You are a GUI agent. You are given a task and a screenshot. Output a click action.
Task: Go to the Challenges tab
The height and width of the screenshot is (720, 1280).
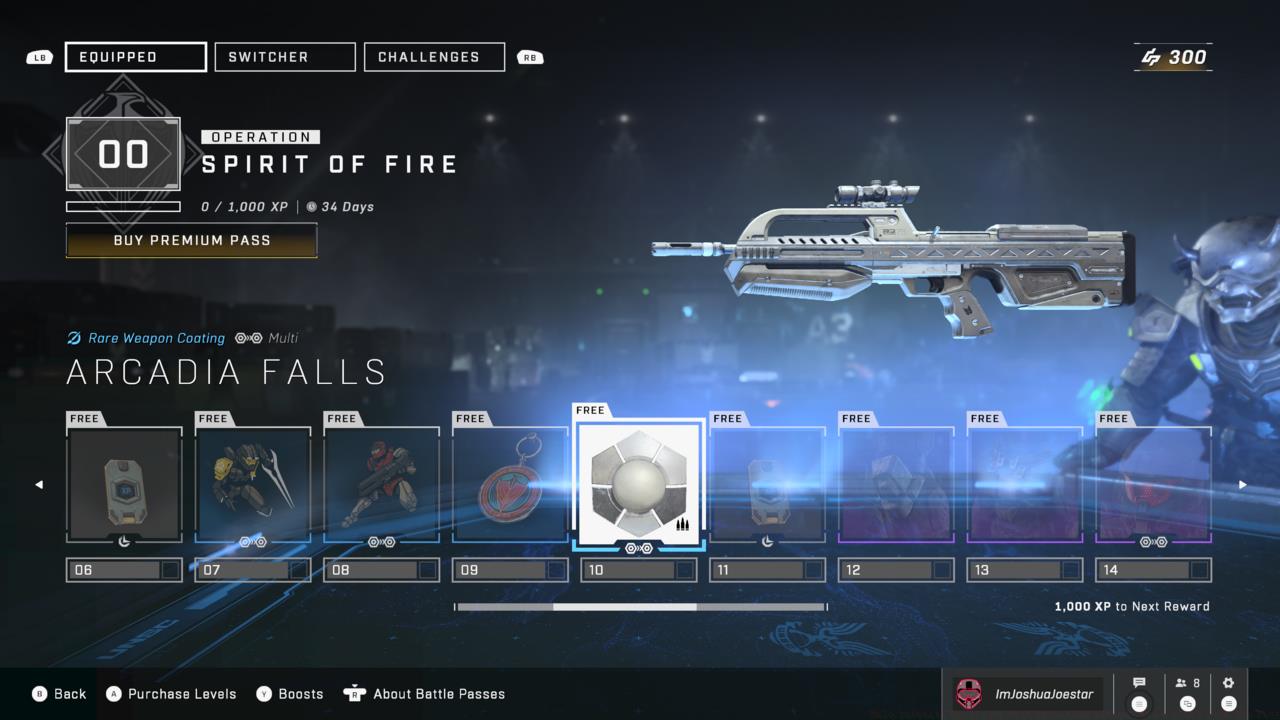(434, 57)
